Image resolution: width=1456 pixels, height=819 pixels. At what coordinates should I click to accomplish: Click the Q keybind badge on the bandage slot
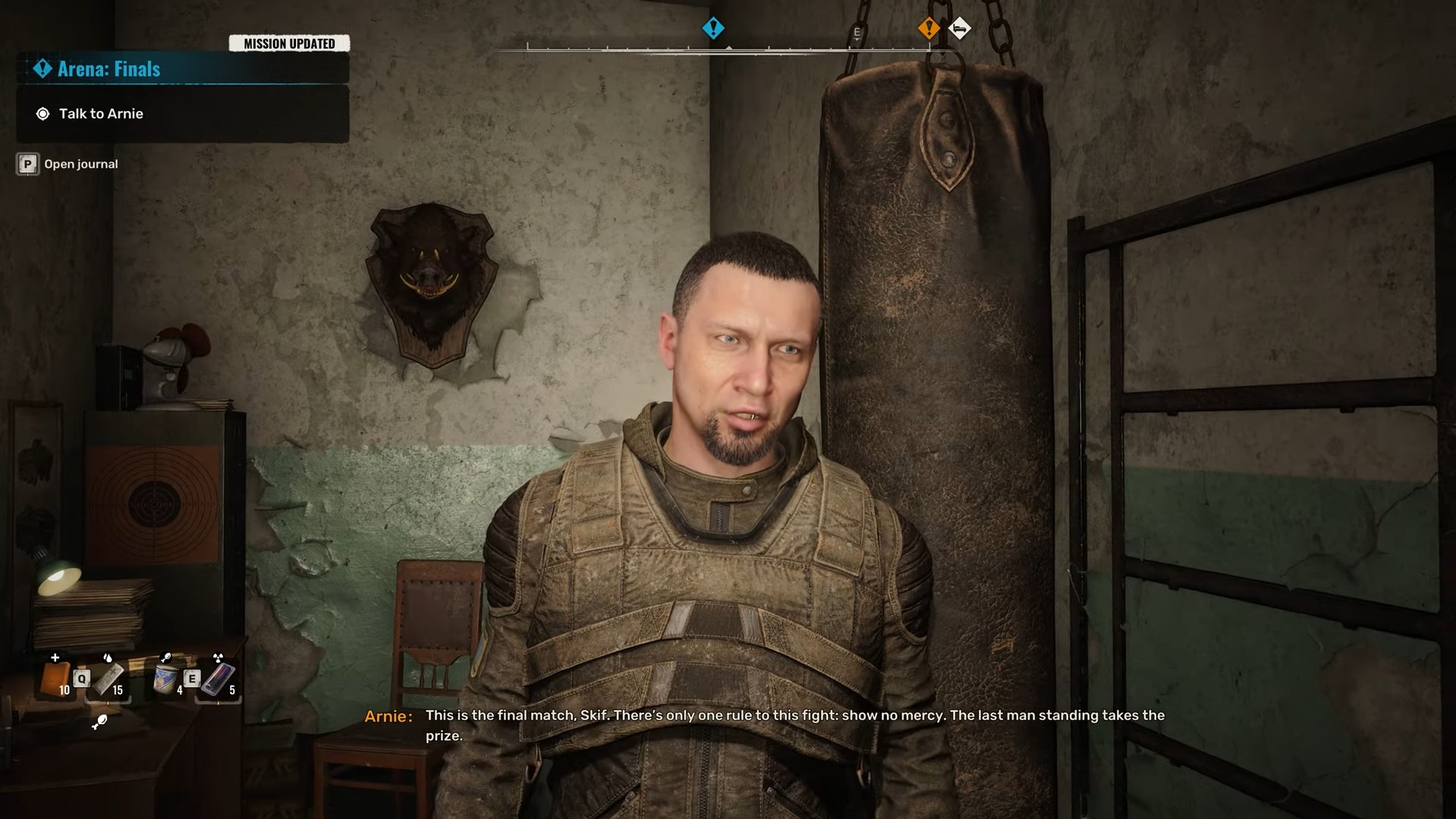click(x=81, y=678)
